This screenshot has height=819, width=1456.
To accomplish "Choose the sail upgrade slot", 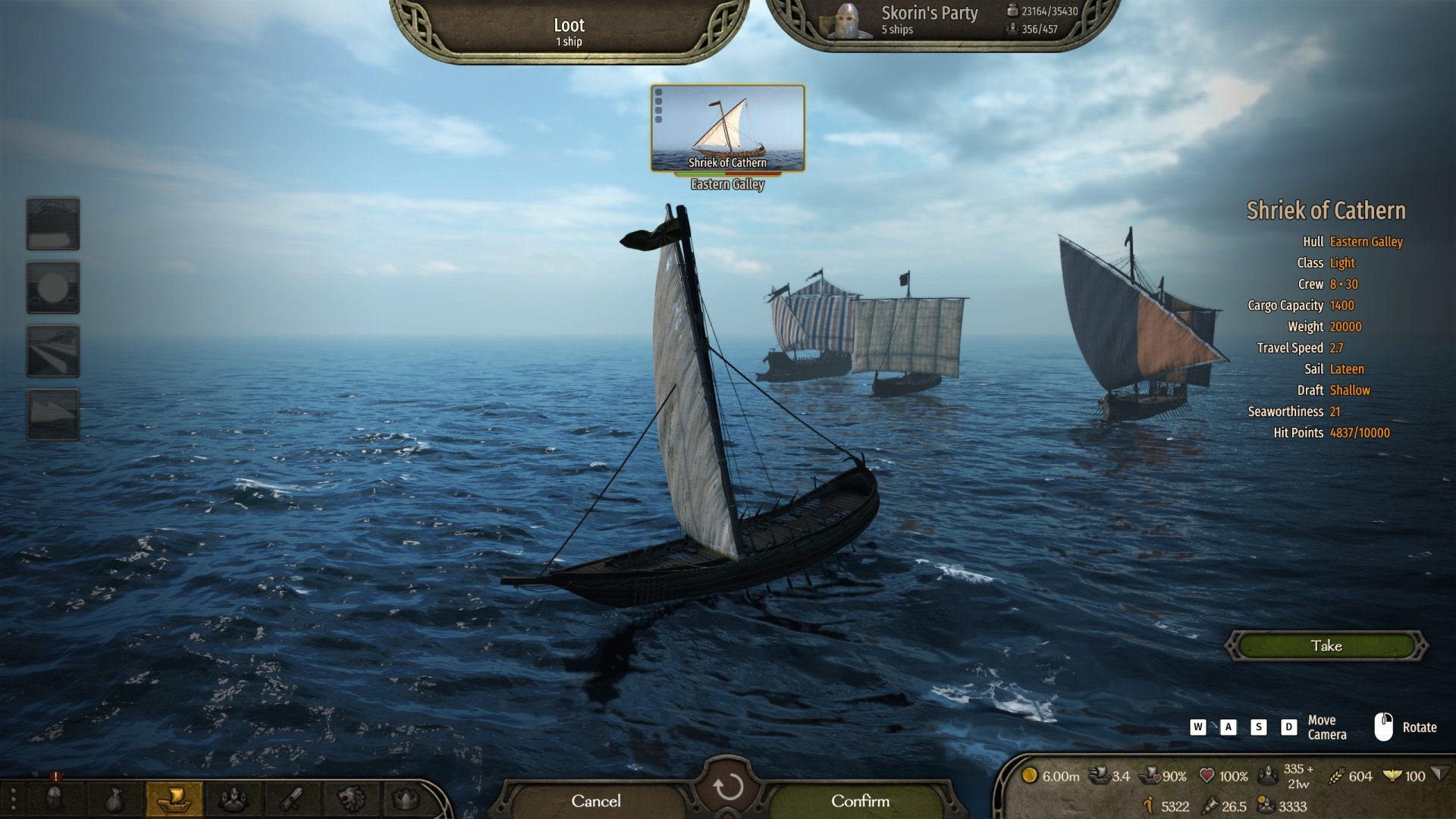I will click(x=53, y=414).
